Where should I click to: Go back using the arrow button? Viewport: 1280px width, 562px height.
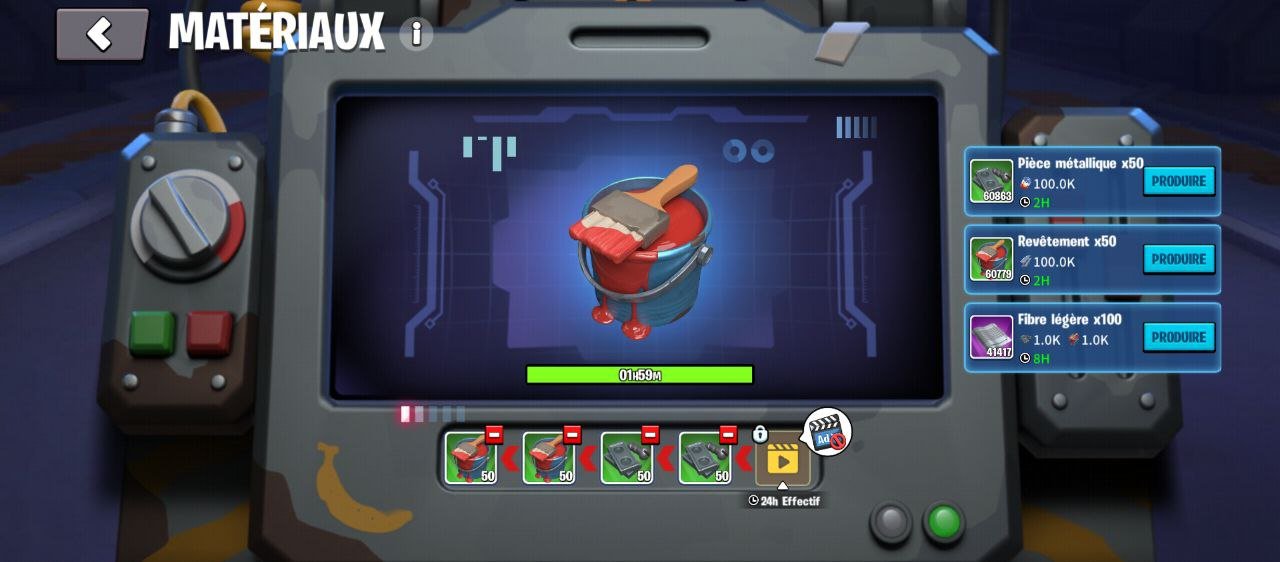[101, 35]
